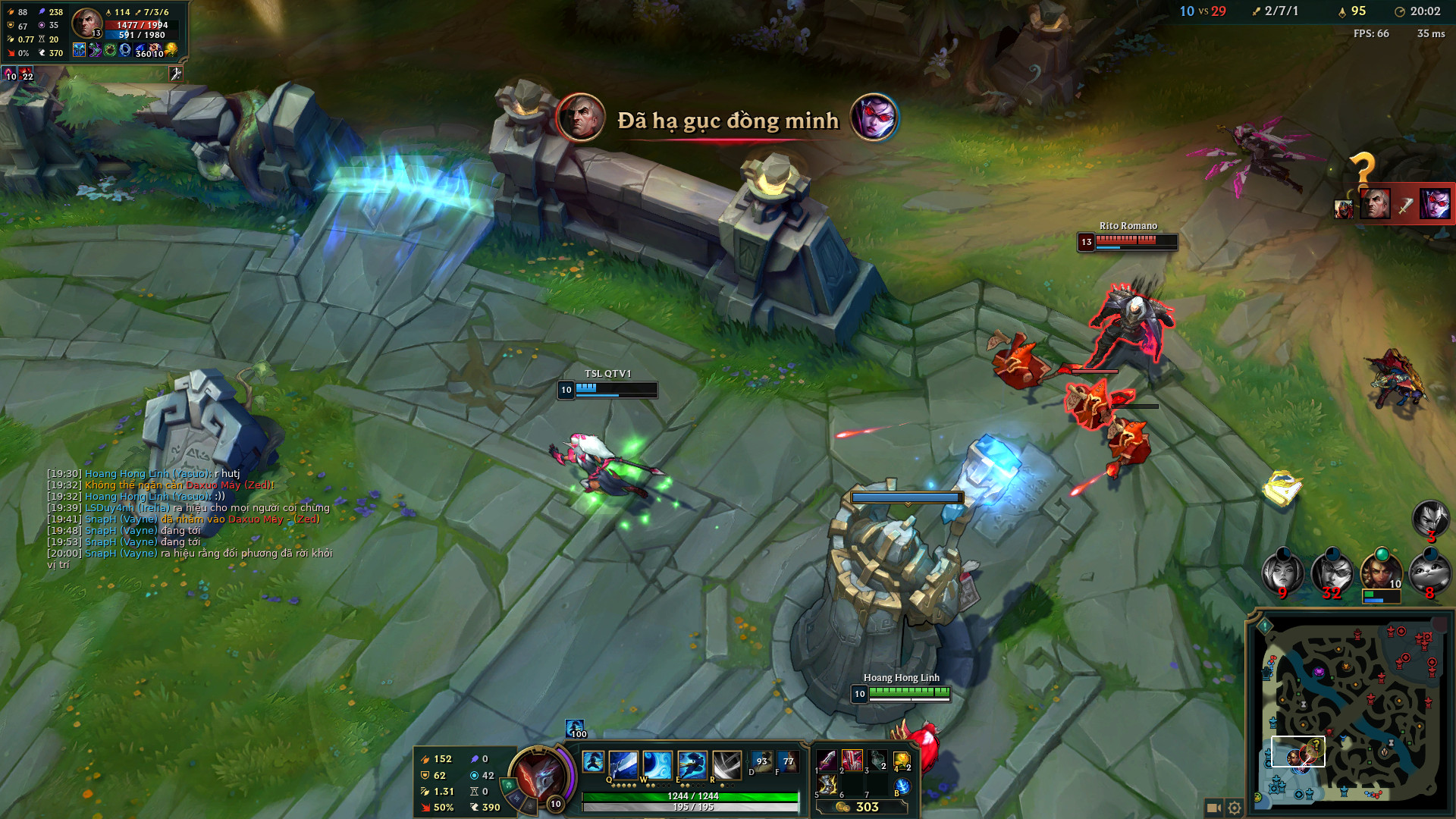The image size is (1456, 819).
Task: Use the E dash ability icon
Action: click(692, 764)
